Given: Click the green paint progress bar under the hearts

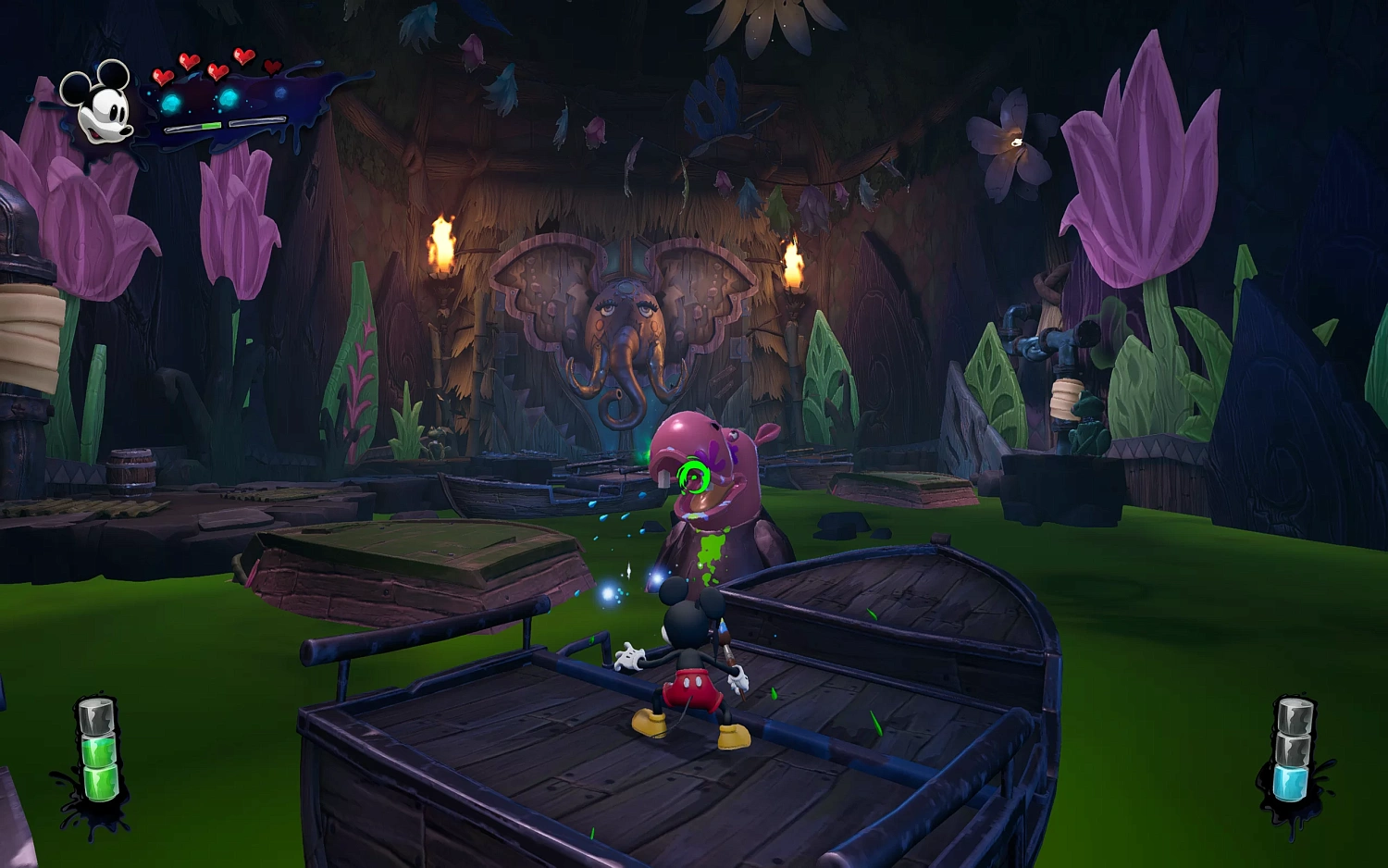Looking at the screenshot, I should click(212, 126).
